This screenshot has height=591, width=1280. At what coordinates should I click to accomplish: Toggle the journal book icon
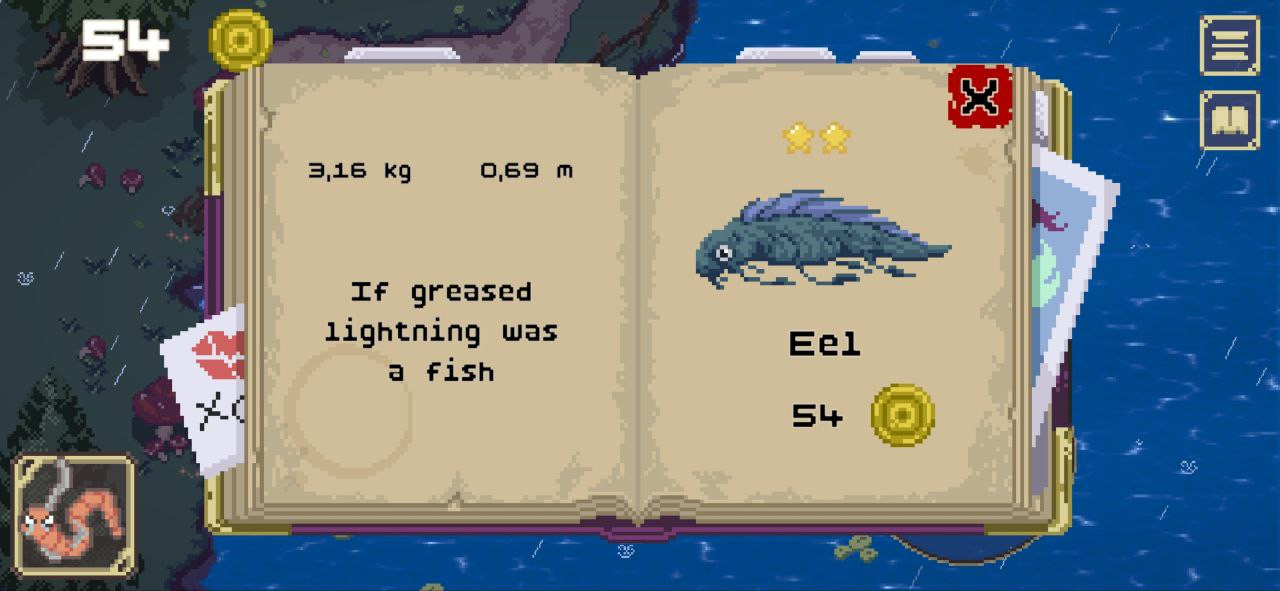point(1229,120)
